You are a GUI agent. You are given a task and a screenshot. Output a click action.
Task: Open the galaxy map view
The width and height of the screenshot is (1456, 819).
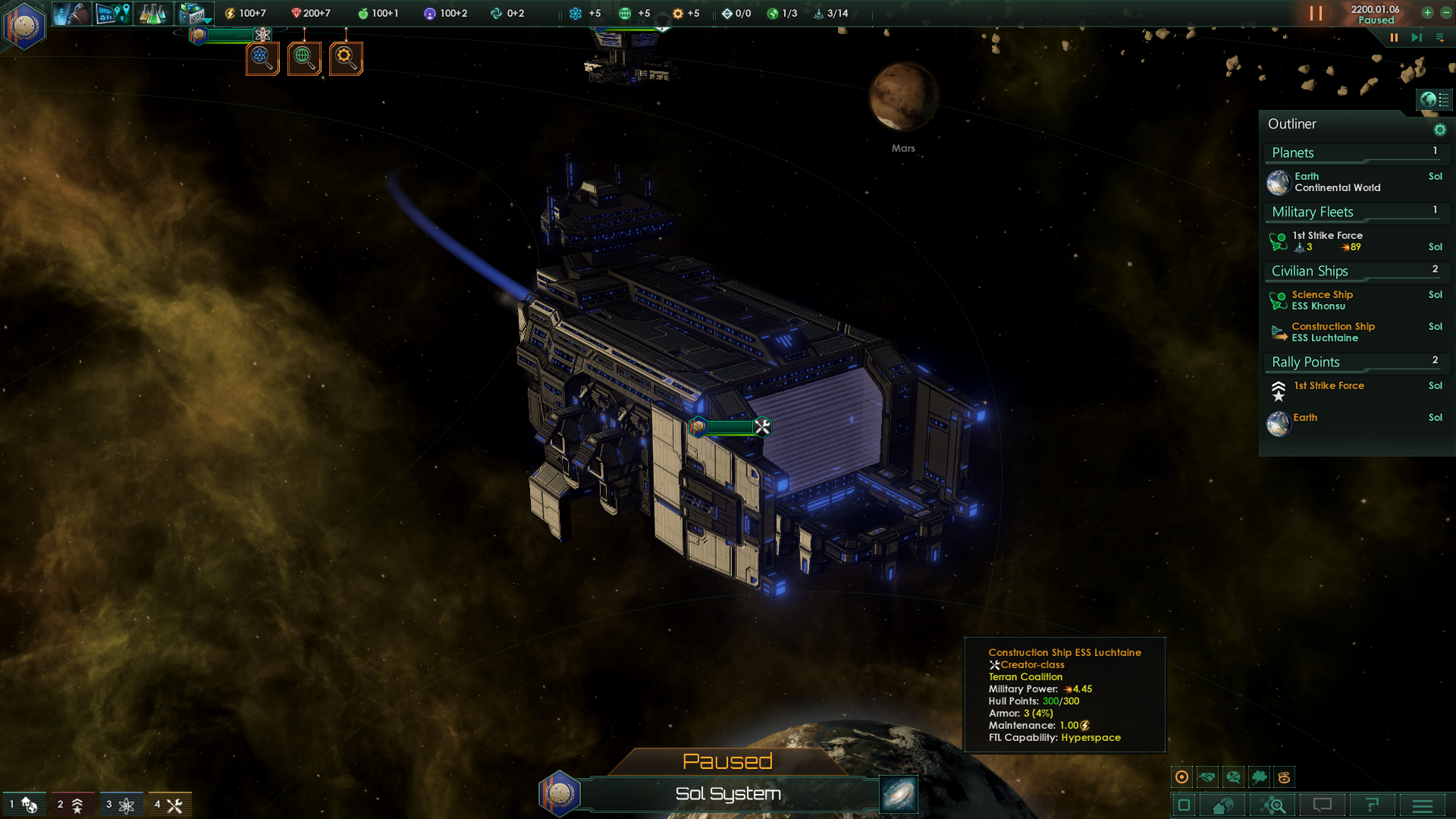pos(899,794)
